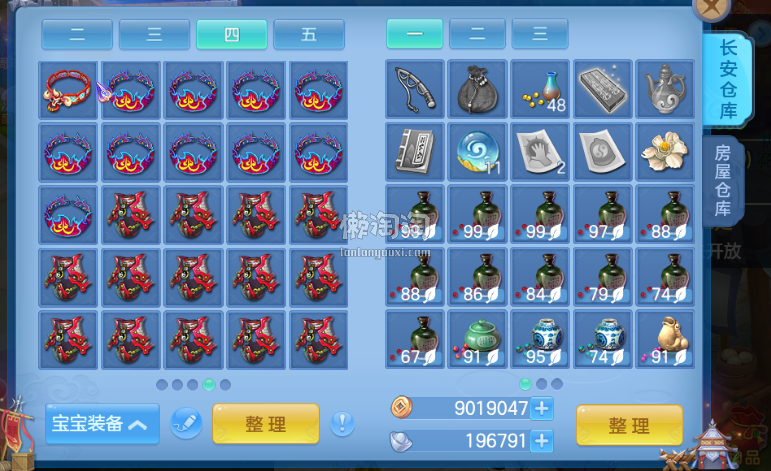Open the 宝宝装备 dropdown
The width and height of the screenshot is (771, 471).
point(102,424)
